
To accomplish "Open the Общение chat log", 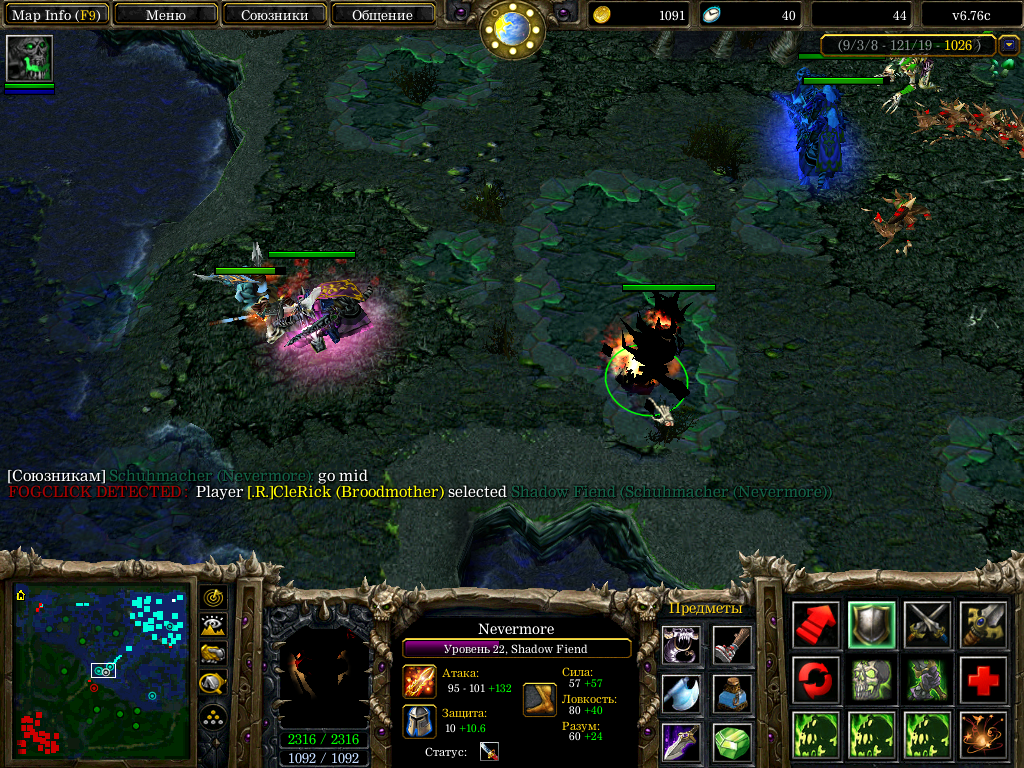I will (x=382, y=15).
